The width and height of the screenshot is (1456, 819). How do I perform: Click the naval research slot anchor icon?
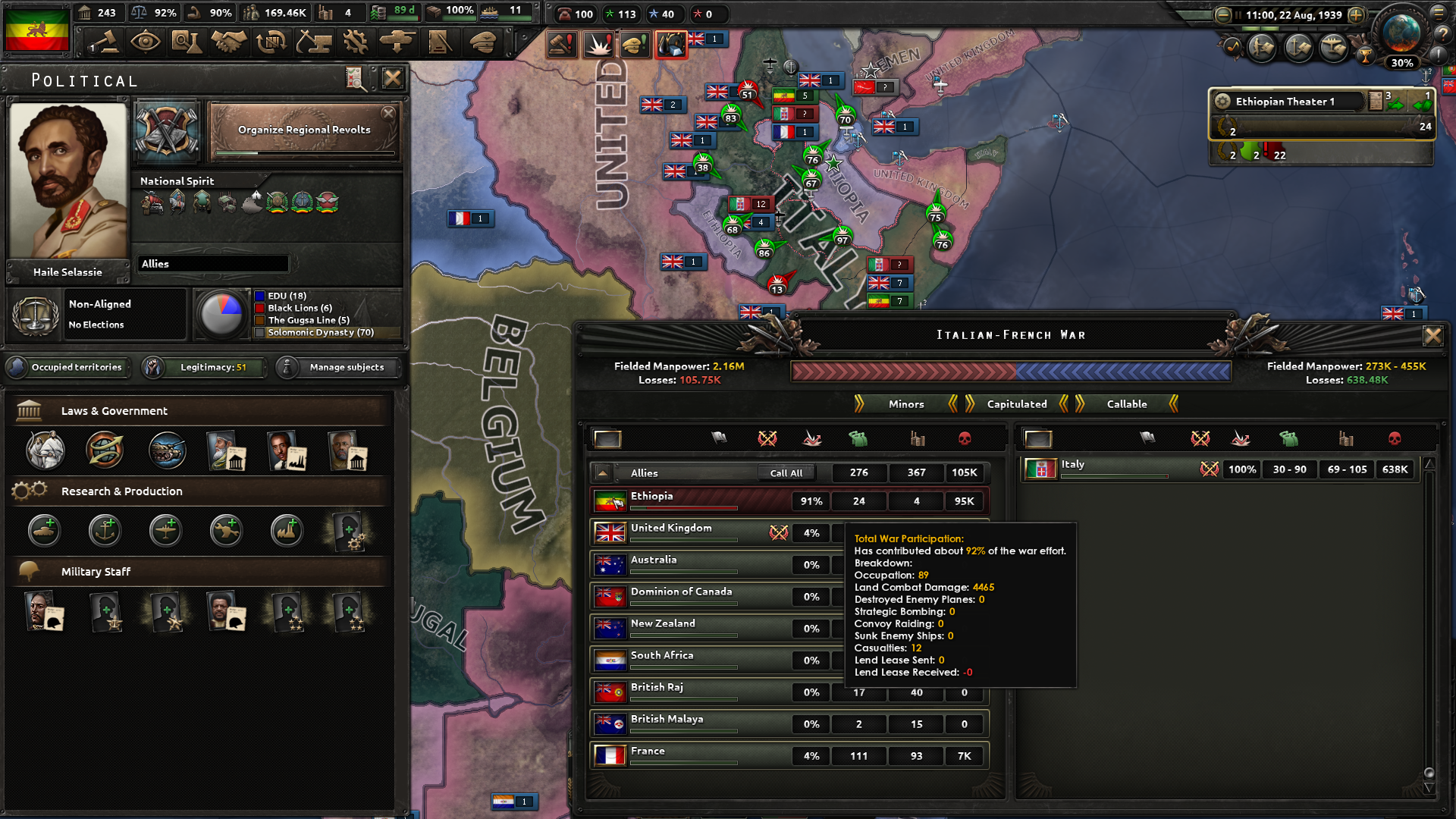click(105, 532)
